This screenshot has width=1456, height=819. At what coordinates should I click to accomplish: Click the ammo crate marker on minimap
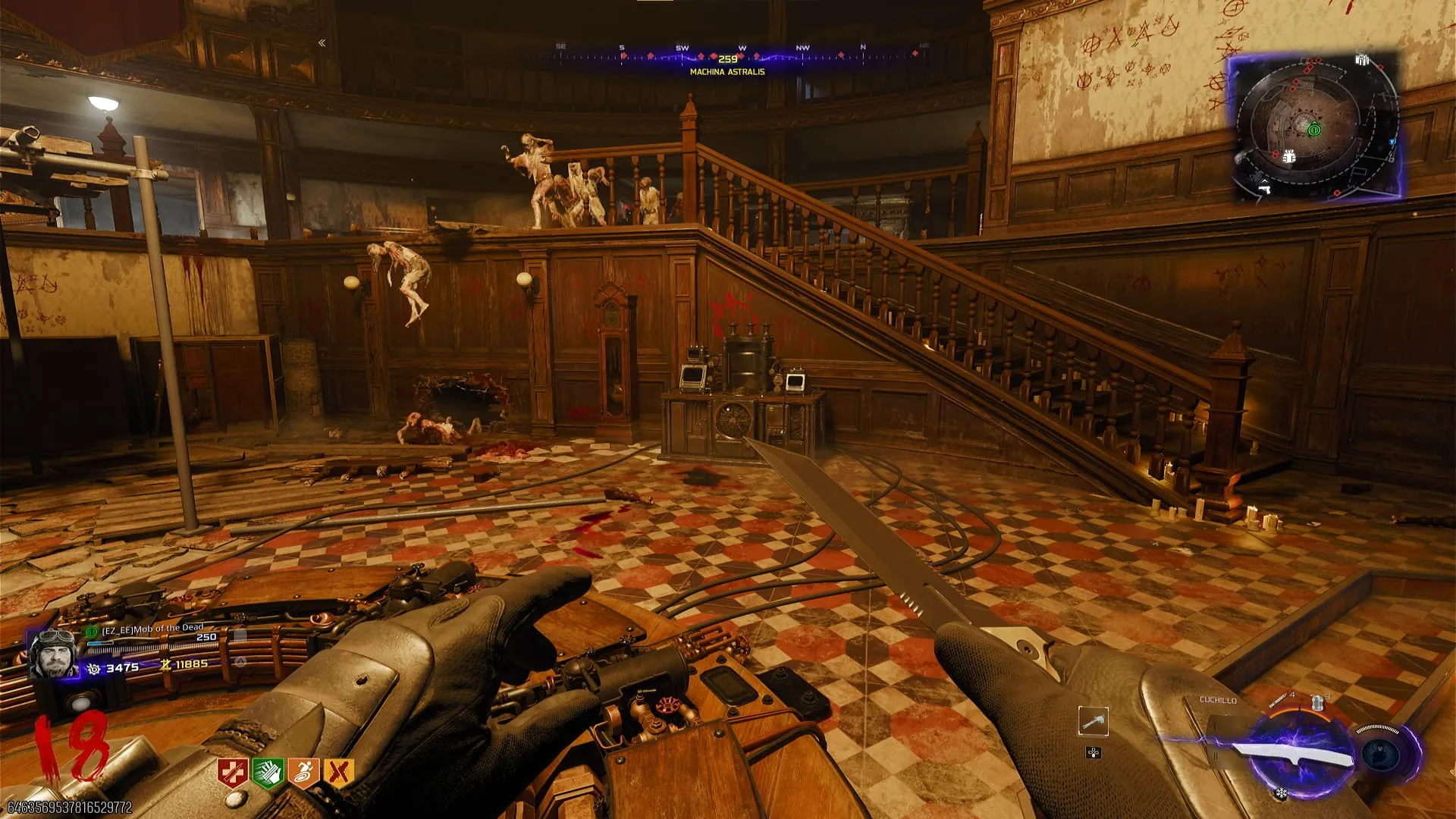point(1363,61)
